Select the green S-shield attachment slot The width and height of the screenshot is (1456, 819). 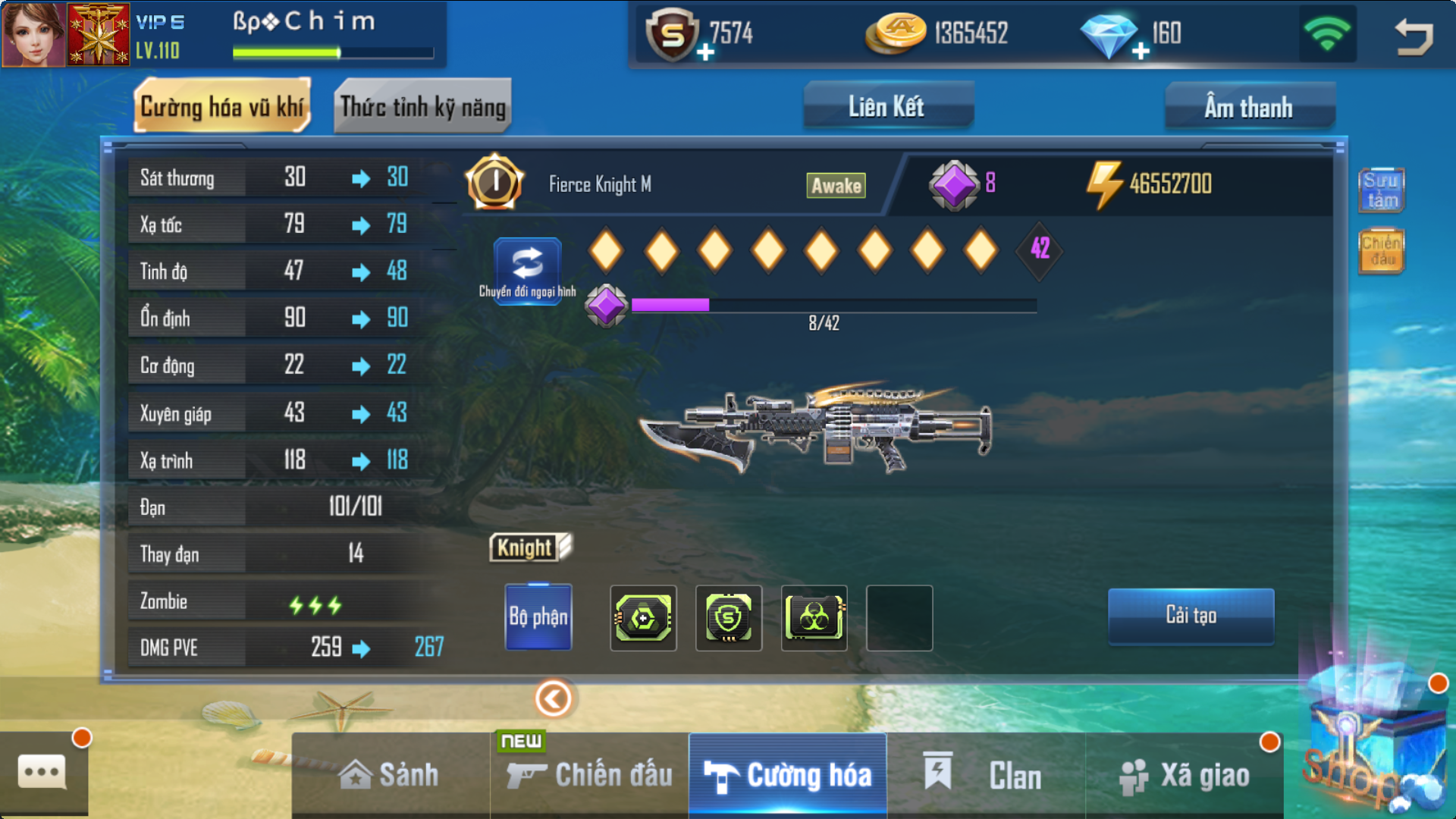click(x=729, y=618)
